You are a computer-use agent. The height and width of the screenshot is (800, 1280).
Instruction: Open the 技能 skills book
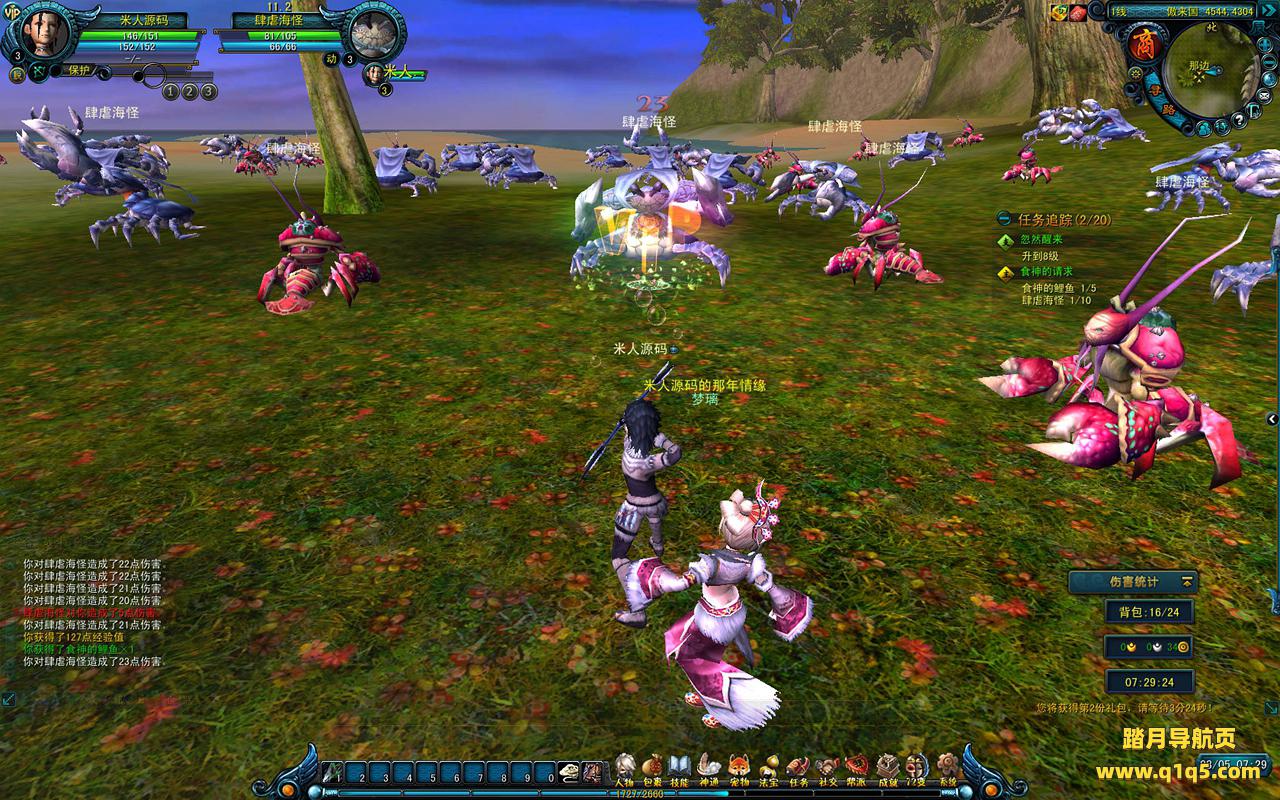click(x=680, y=768)
